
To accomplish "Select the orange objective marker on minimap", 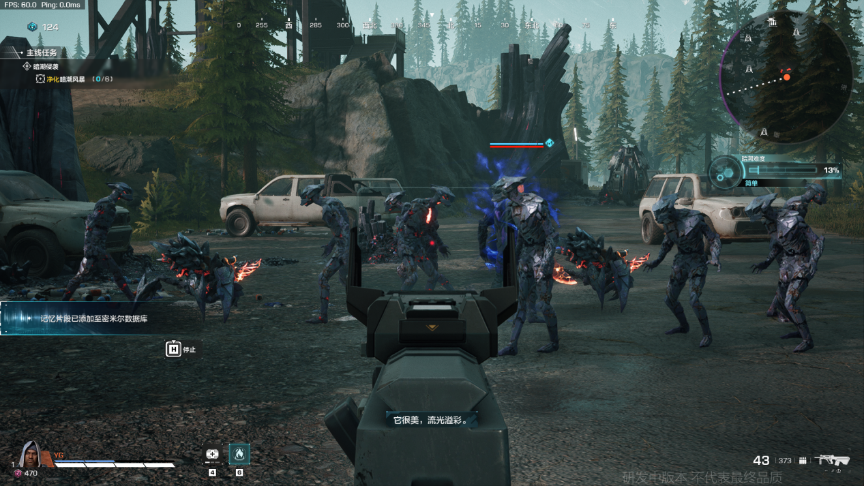I will (787, 76).
